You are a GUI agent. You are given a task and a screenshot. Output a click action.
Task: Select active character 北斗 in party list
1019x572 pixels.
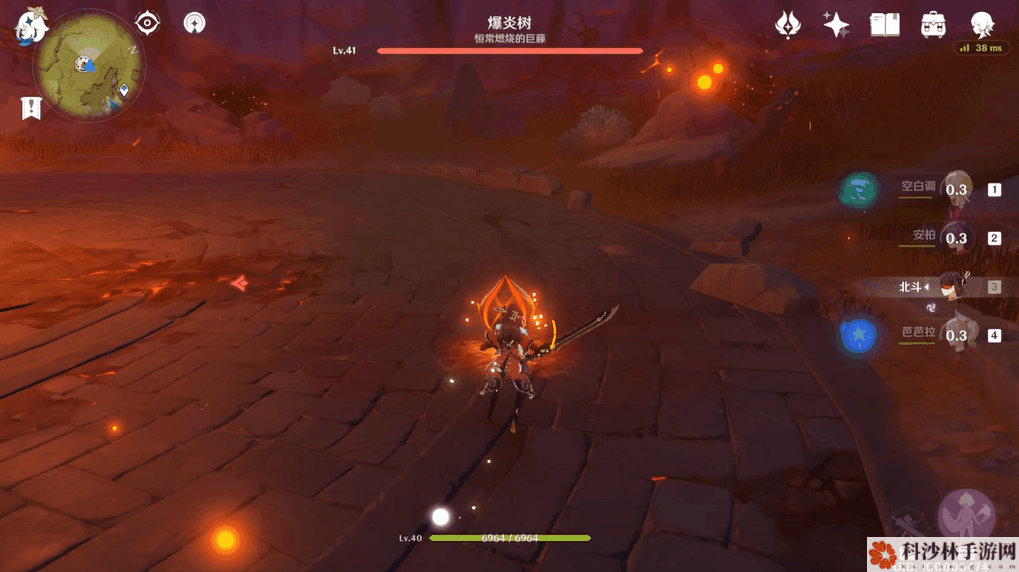tap(950, 286)
